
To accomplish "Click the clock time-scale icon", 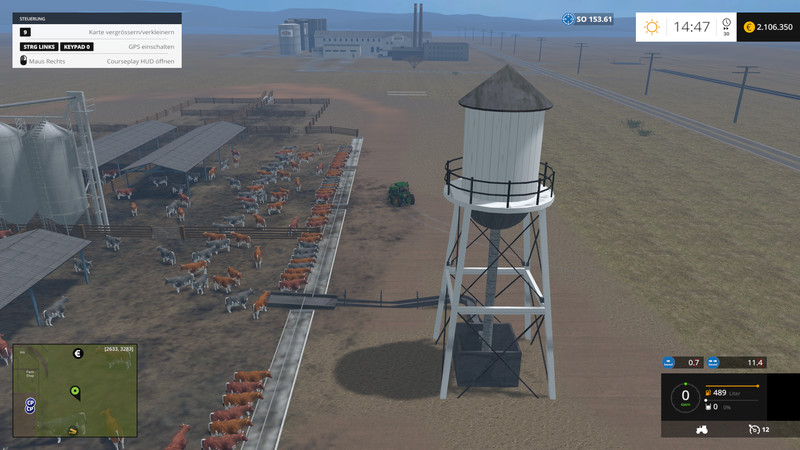I will (x=726, y=24).
